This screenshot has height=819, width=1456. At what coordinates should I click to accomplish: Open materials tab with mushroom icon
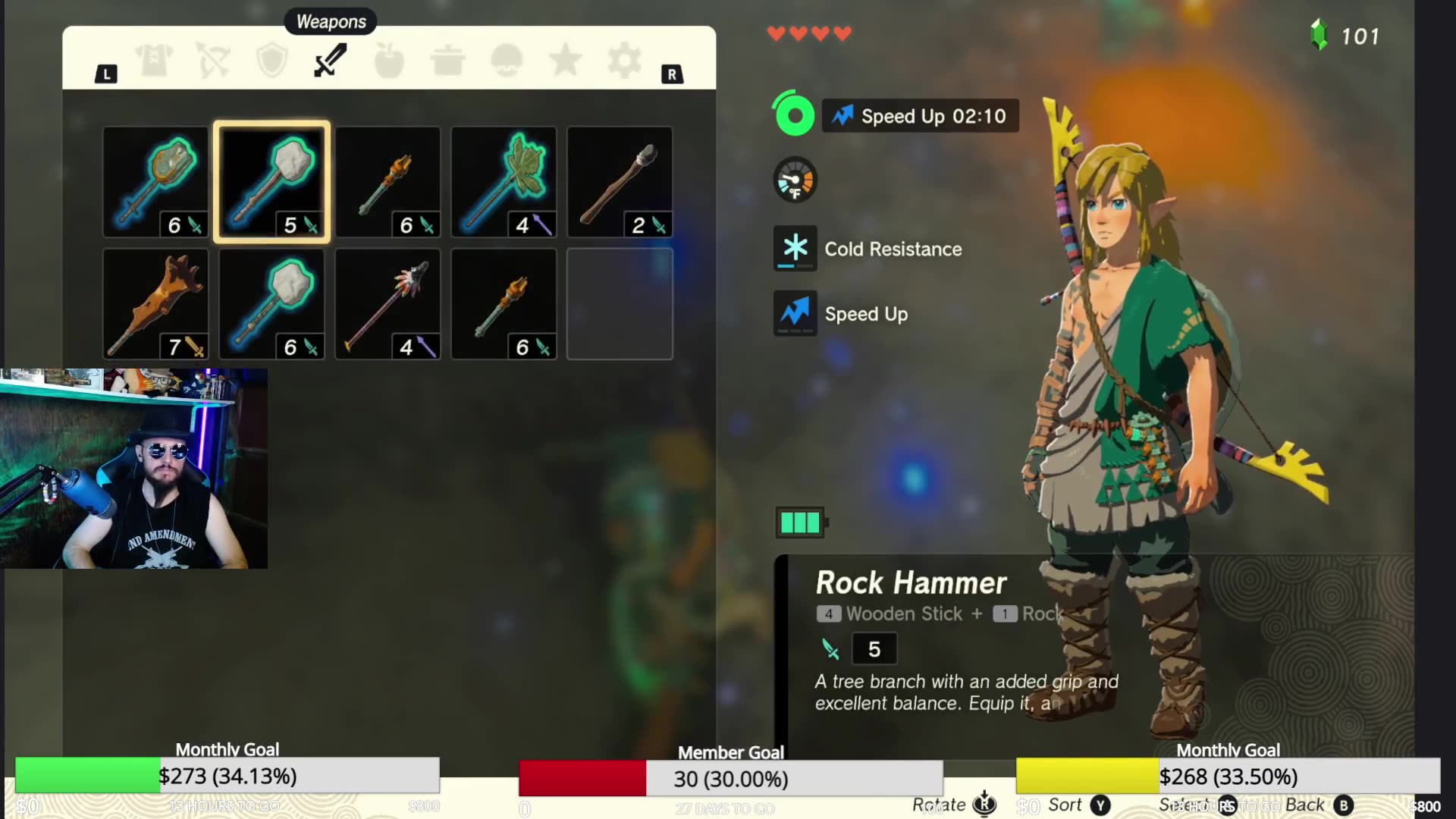506,60
